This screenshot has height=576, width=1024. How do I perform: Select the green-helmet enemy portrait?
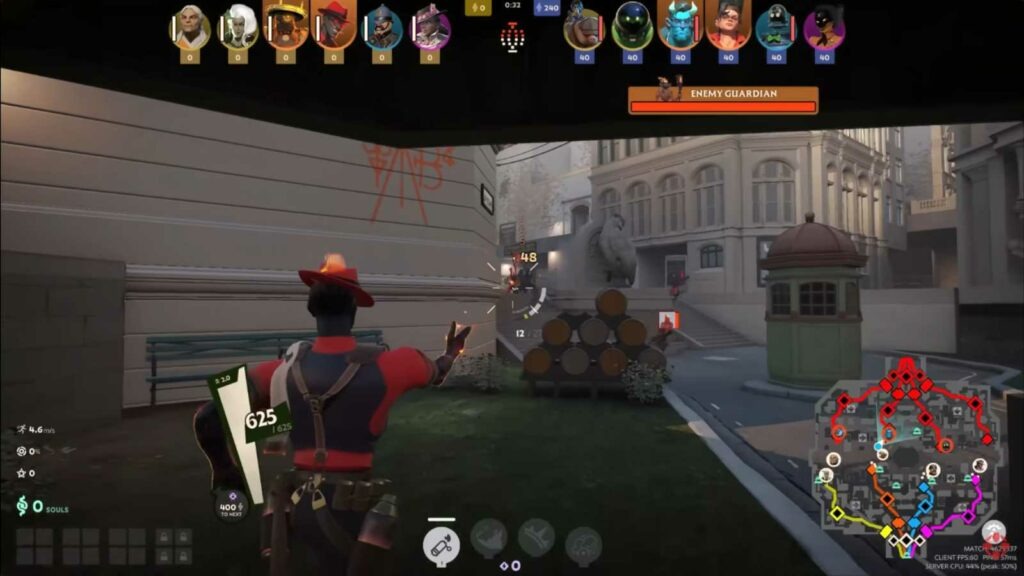[x=632, y=27]
